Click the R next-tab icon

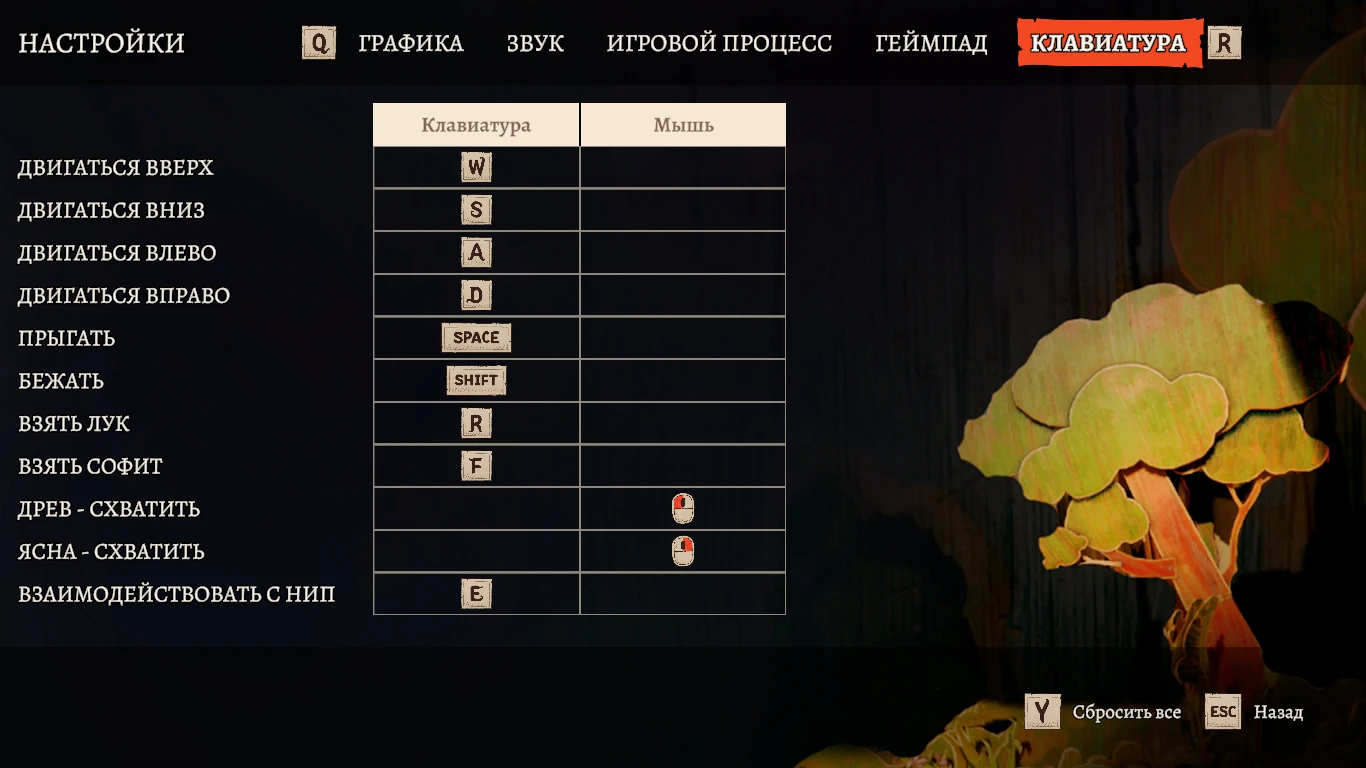(x=1225, y=43)
